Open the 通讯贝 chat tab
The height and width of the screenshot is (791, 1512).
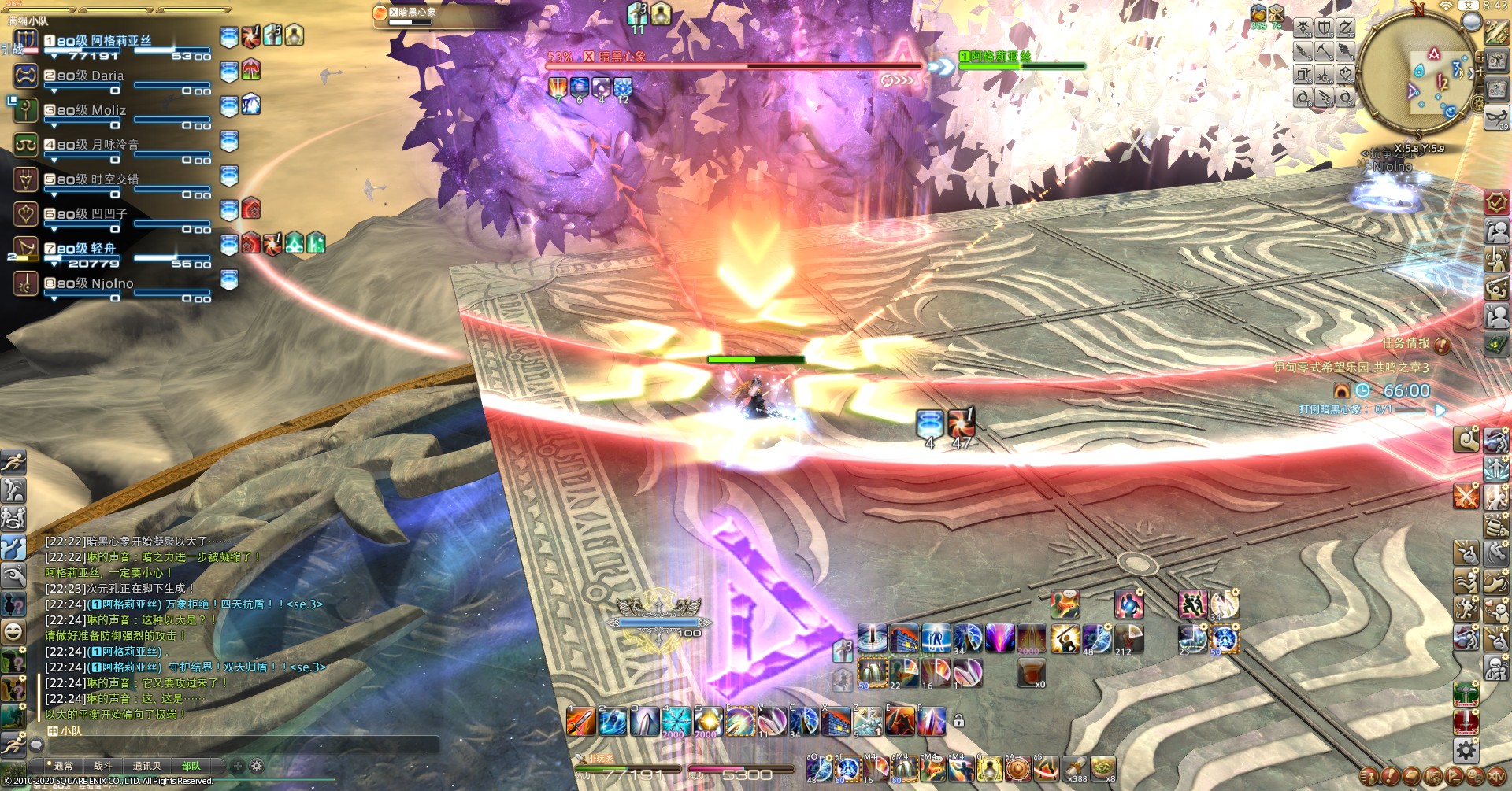146,766
